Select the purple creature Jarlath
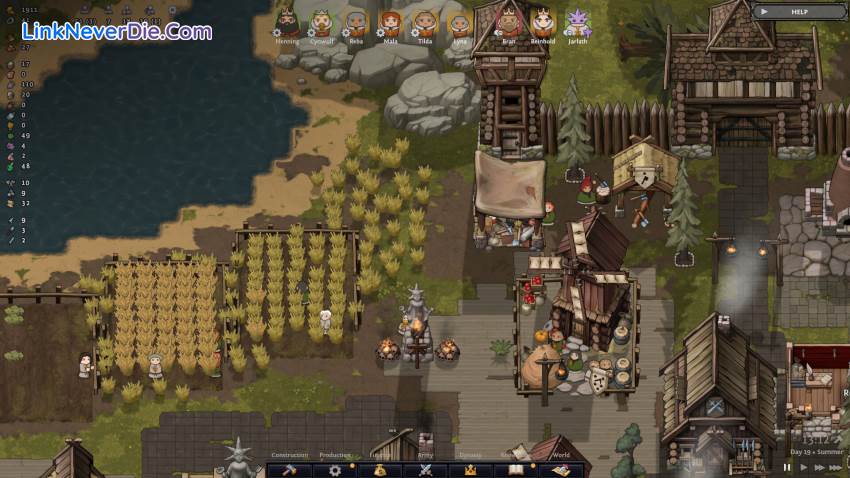This screenshot has width=850, height=478. (x=578, y=21)
